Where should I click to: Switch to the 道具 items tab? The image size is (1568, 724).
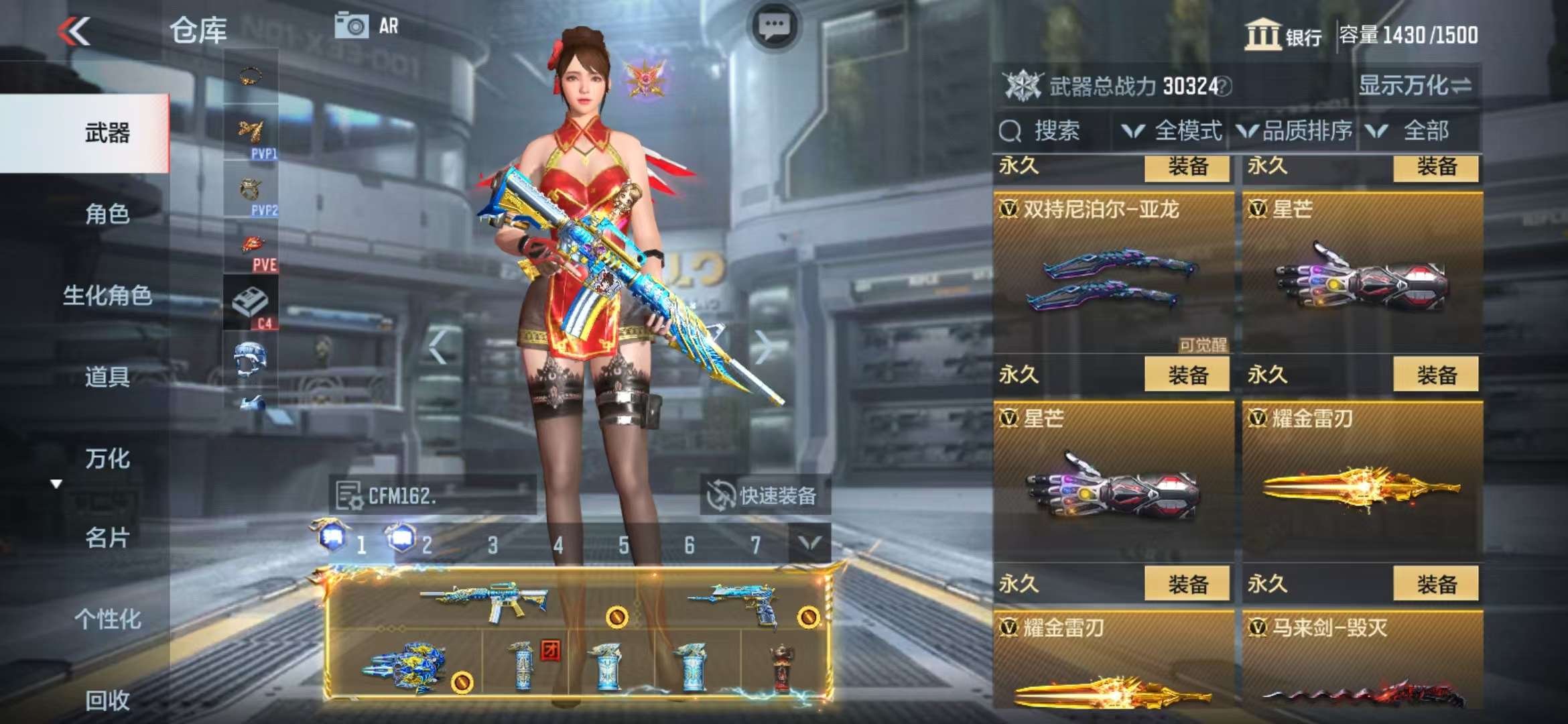click(107, 377)
